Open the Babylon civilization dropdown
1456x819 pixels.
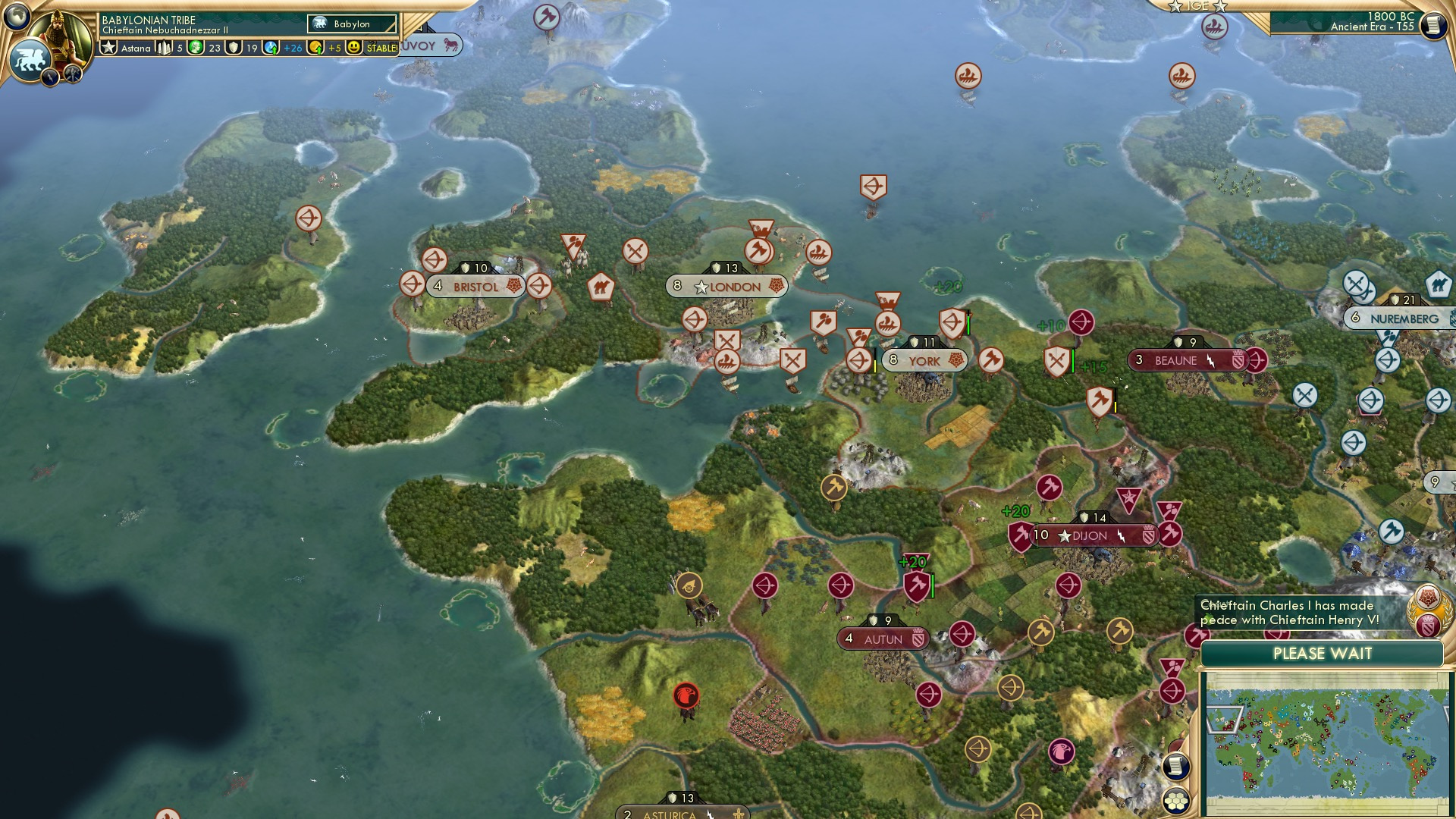[x=350, y=24]
